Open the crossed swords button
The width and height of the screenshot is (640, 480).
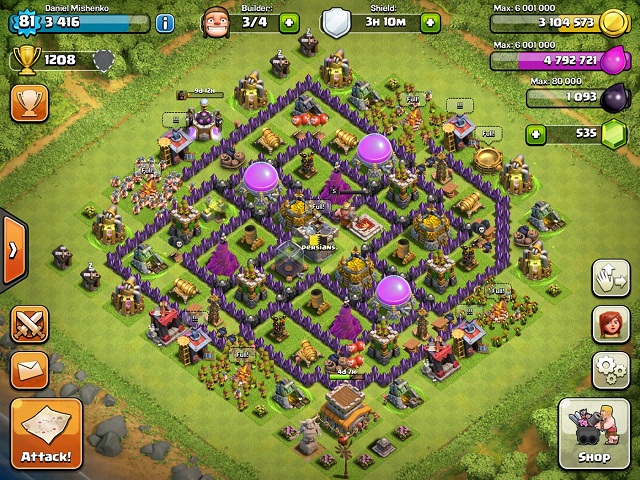pyautogui.click(x=30, y=325)
